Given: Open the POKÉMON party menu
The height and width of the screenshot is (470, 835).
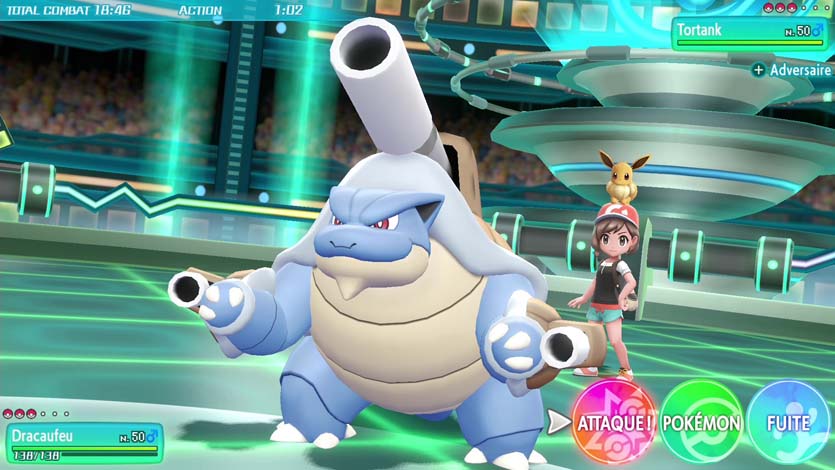Looking at the screenshot, I should [x=702, y=423].
